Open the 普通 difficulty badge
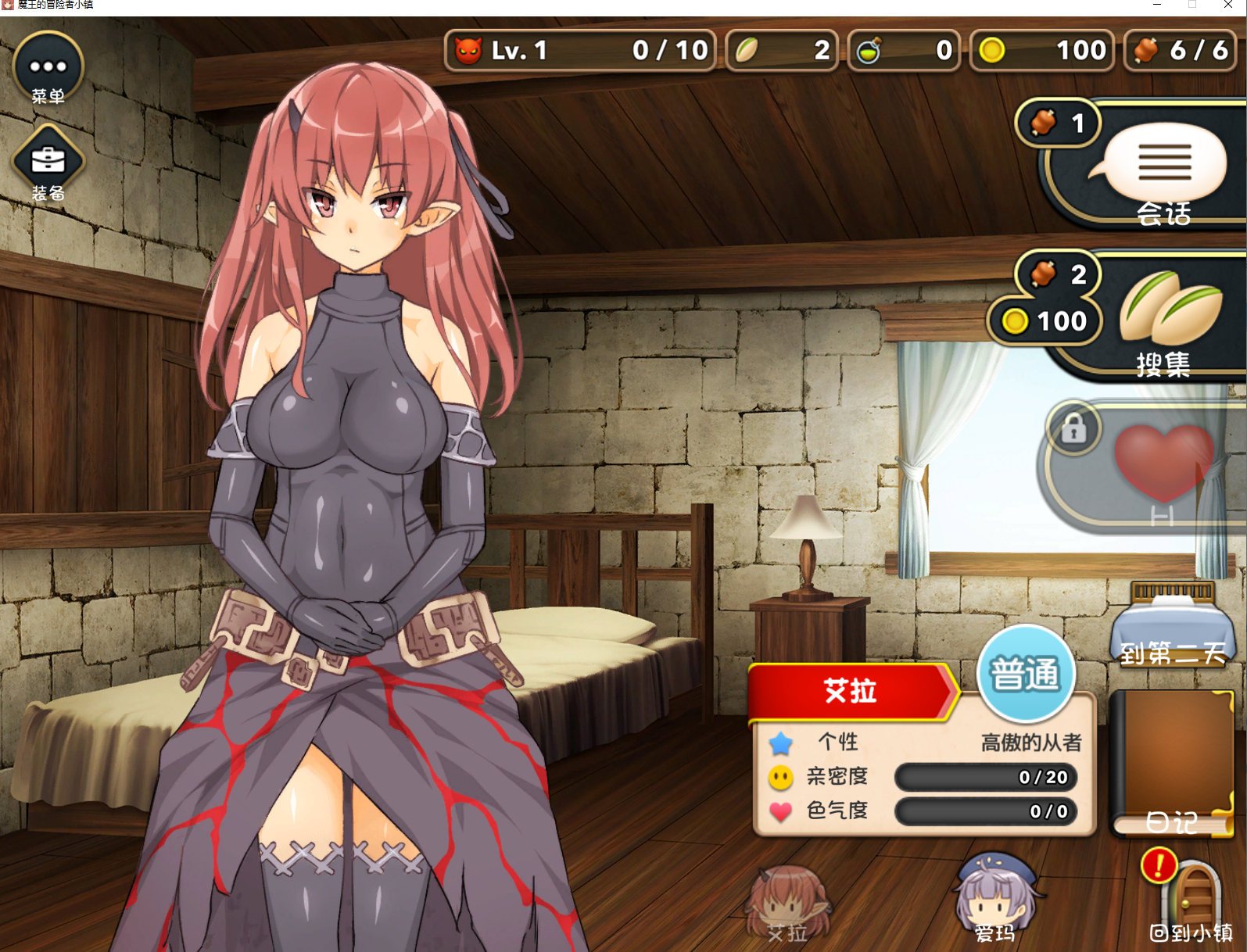This screenshot has height=952, width=1247. (1026, 672)
